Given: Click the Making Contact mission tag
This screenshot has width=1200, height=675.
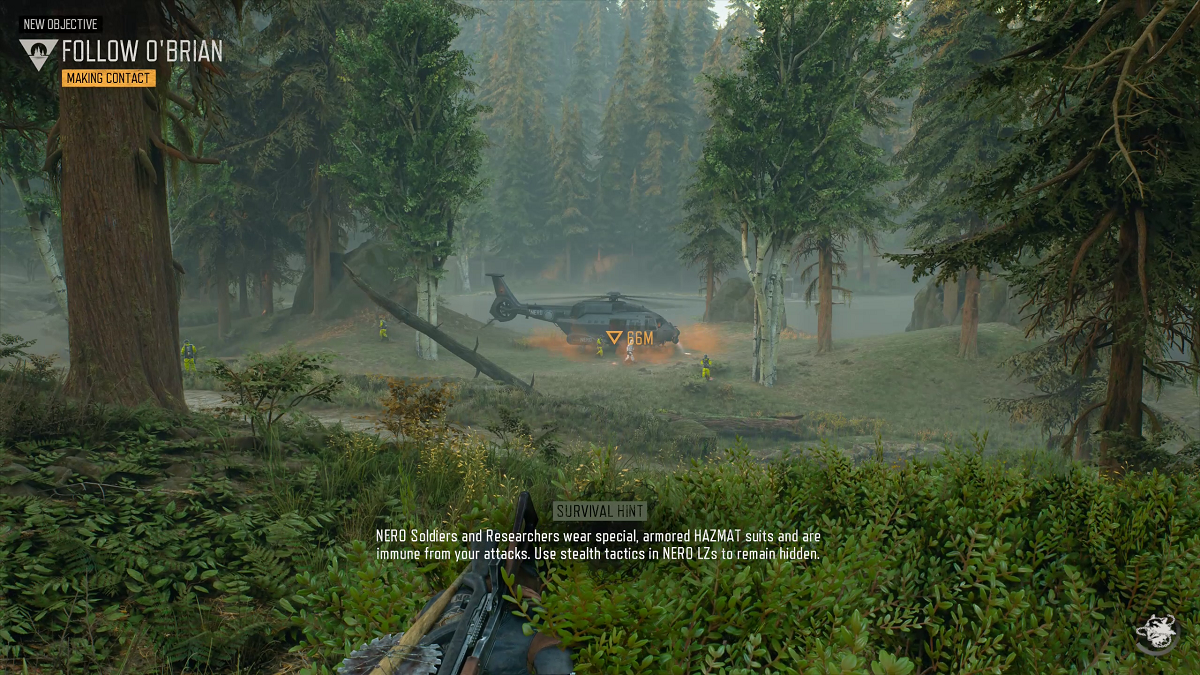Looking at the screenshot, I should [109, 78].
